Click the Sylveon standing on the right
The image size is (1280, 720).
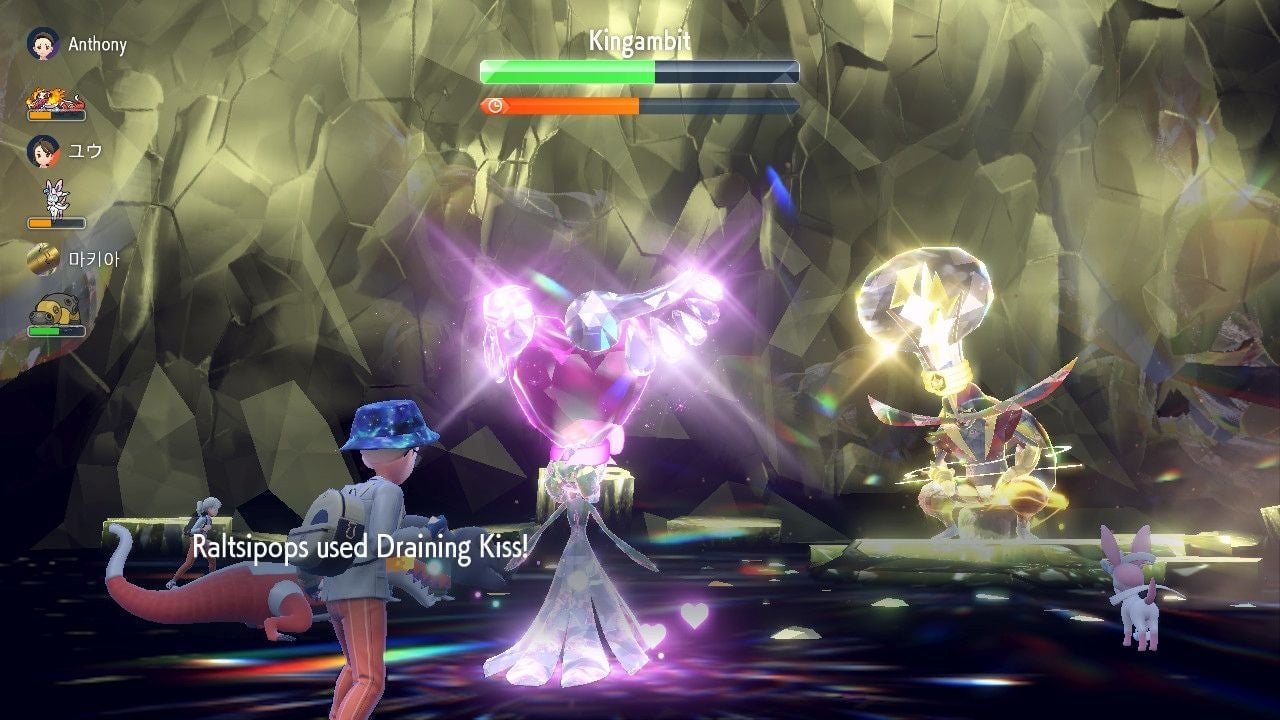pos(1135,595)
